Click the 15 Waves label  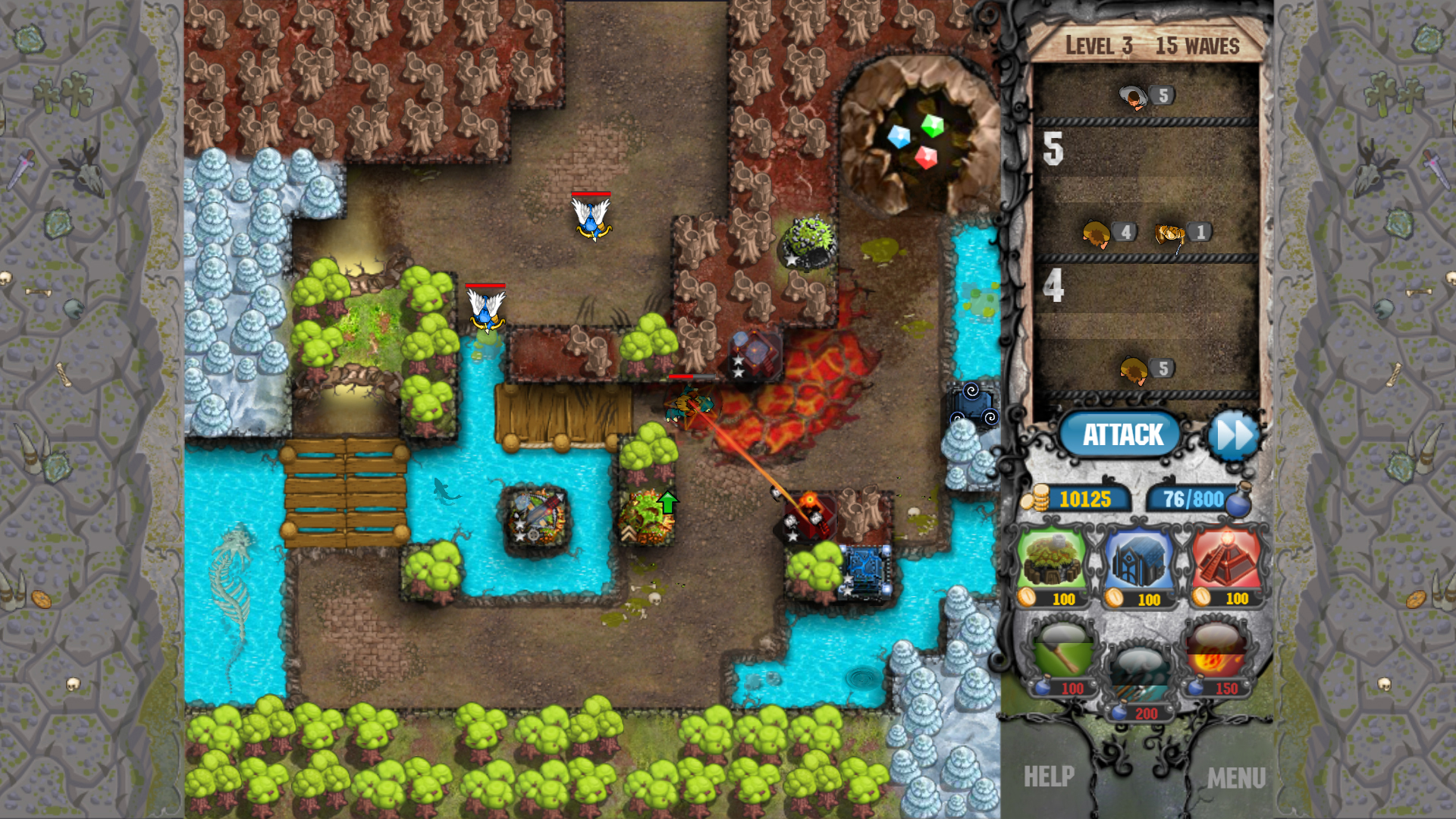click(x=1197, y=45)
